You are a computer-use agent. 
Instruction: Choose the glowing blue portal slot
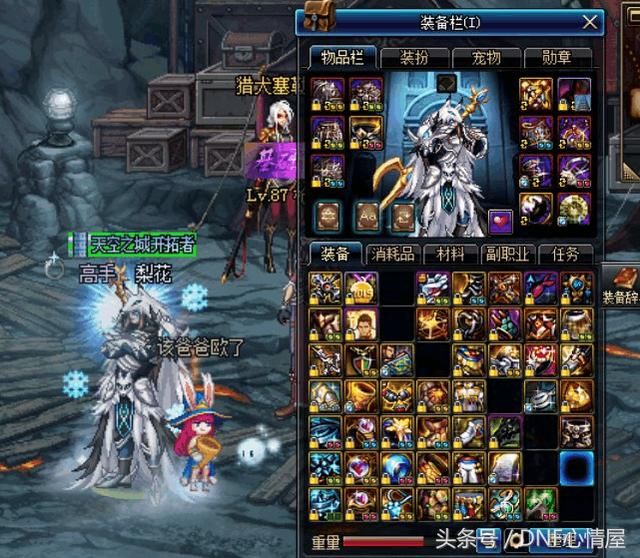(x=576, y=467)
